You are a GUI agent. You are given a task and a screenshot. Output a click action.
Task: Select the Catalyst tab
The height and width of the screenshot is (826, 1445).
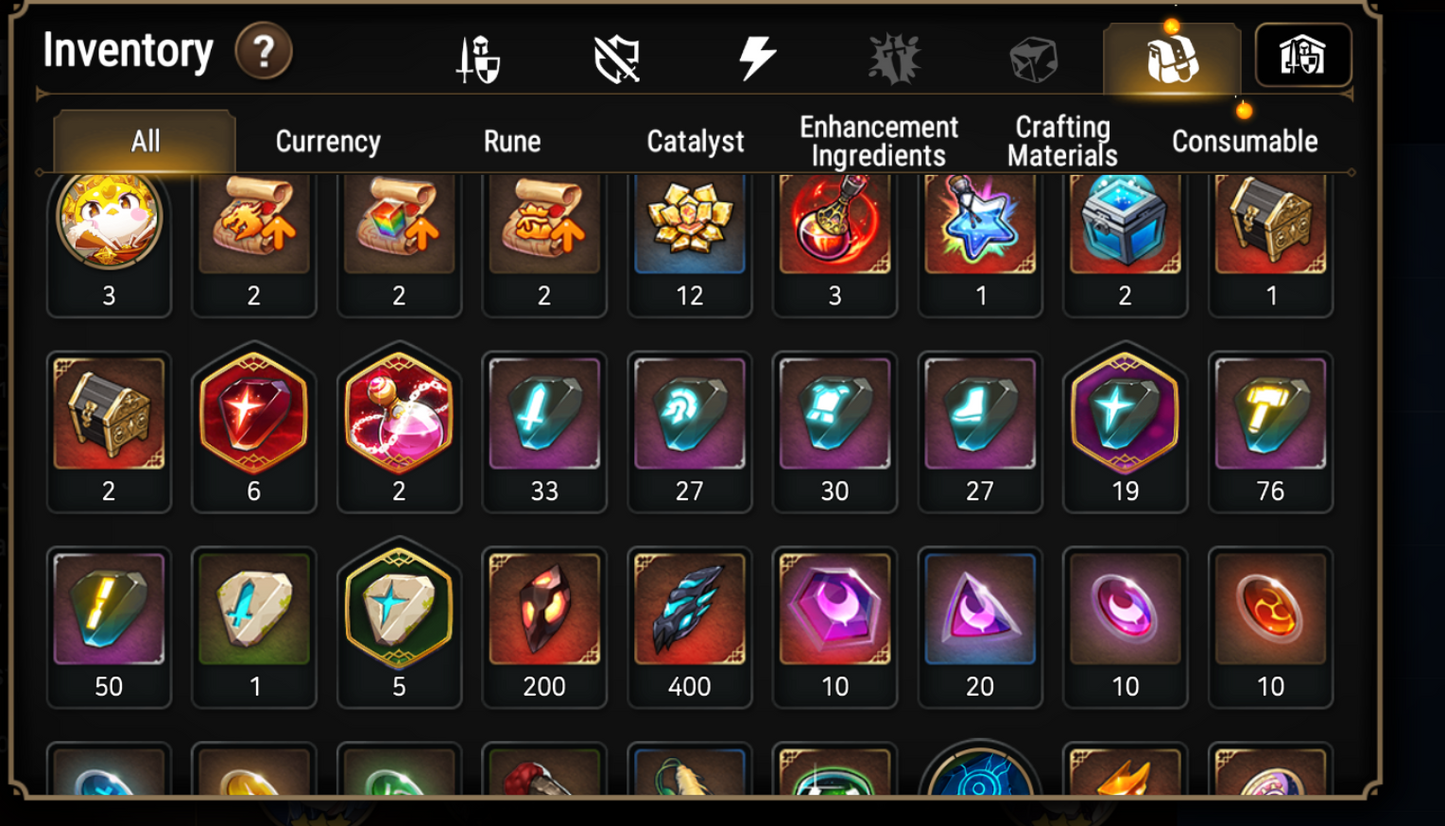pyautogui.click(x=694, y=142)
